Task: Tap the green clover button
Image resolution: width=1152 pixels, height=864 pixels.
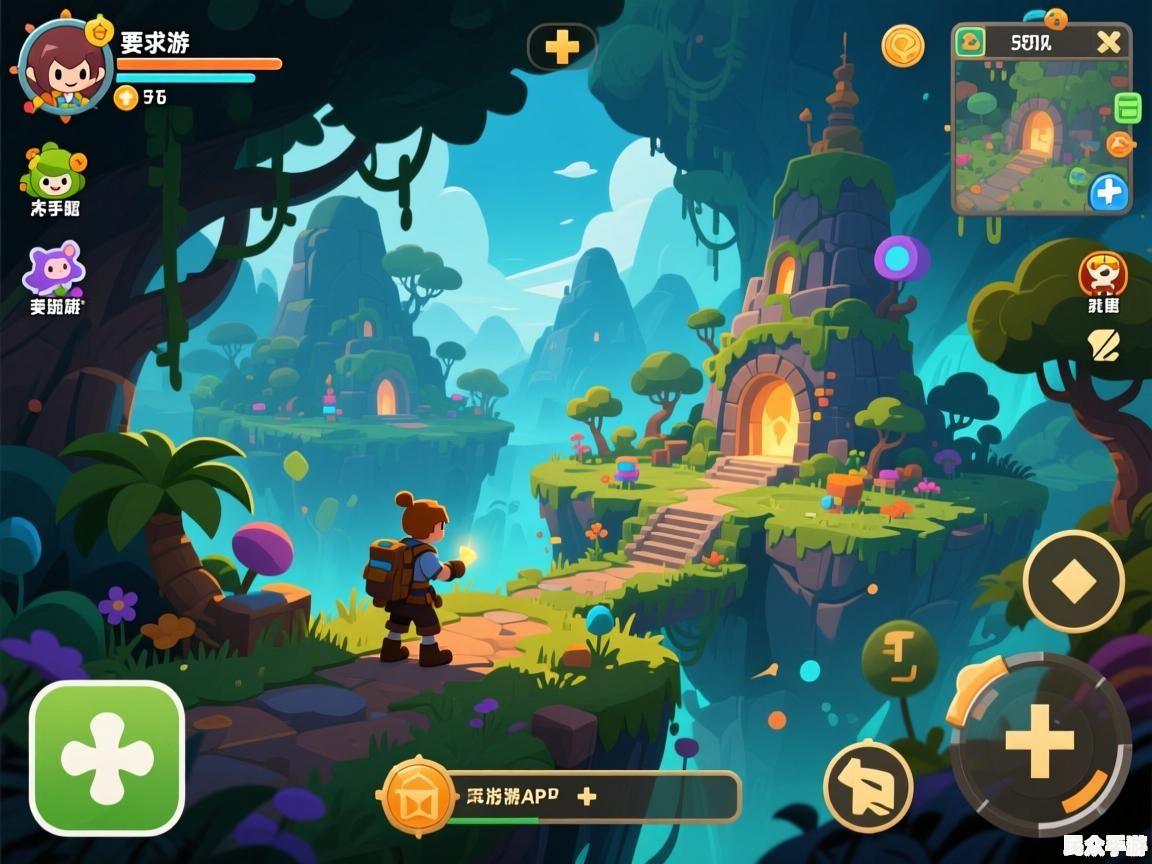Action: click(x=107, y=757)
